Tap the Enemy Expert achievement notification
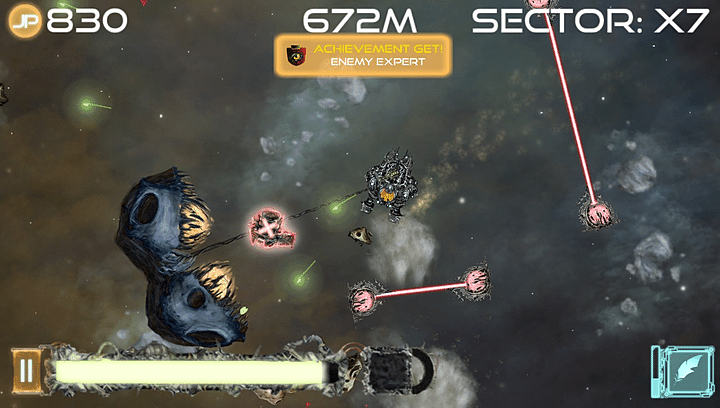Viewport: 720px width, 408px height. [363, 55]
